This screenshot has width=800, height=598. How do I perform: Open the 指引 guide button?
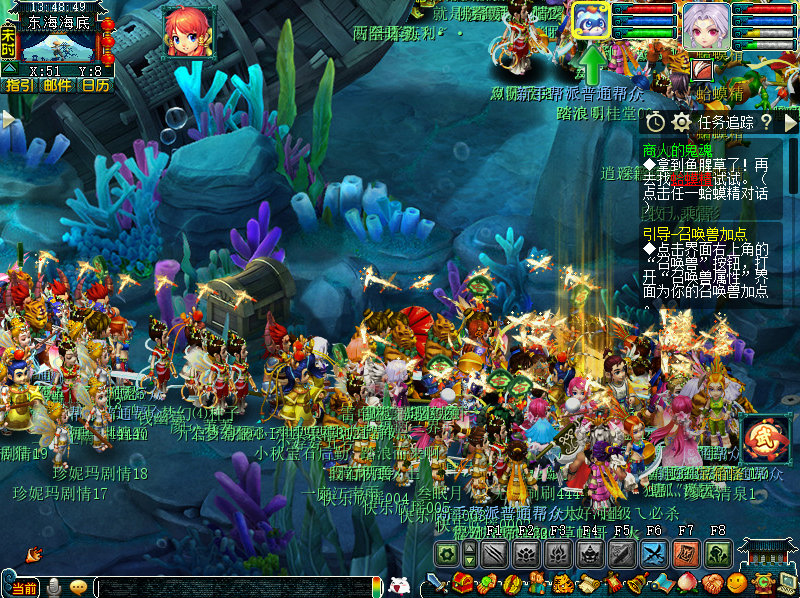[19, 85]
